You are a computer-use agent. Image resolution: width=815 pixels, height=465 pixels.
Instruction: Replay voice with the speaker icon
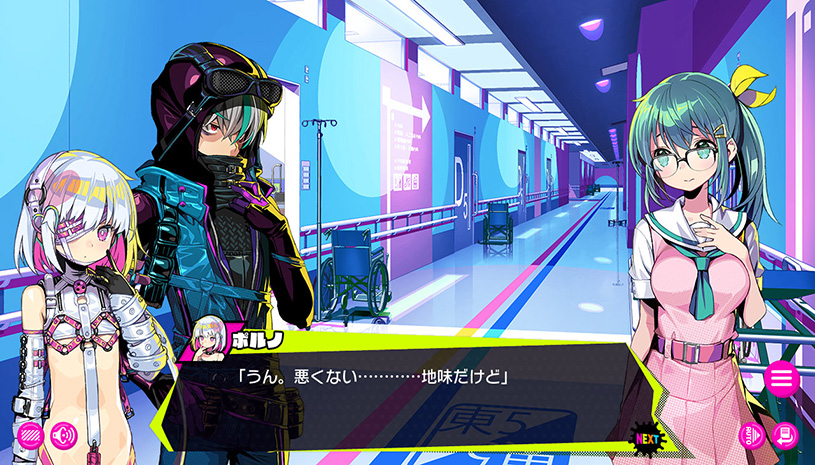(x=64, y=436)
